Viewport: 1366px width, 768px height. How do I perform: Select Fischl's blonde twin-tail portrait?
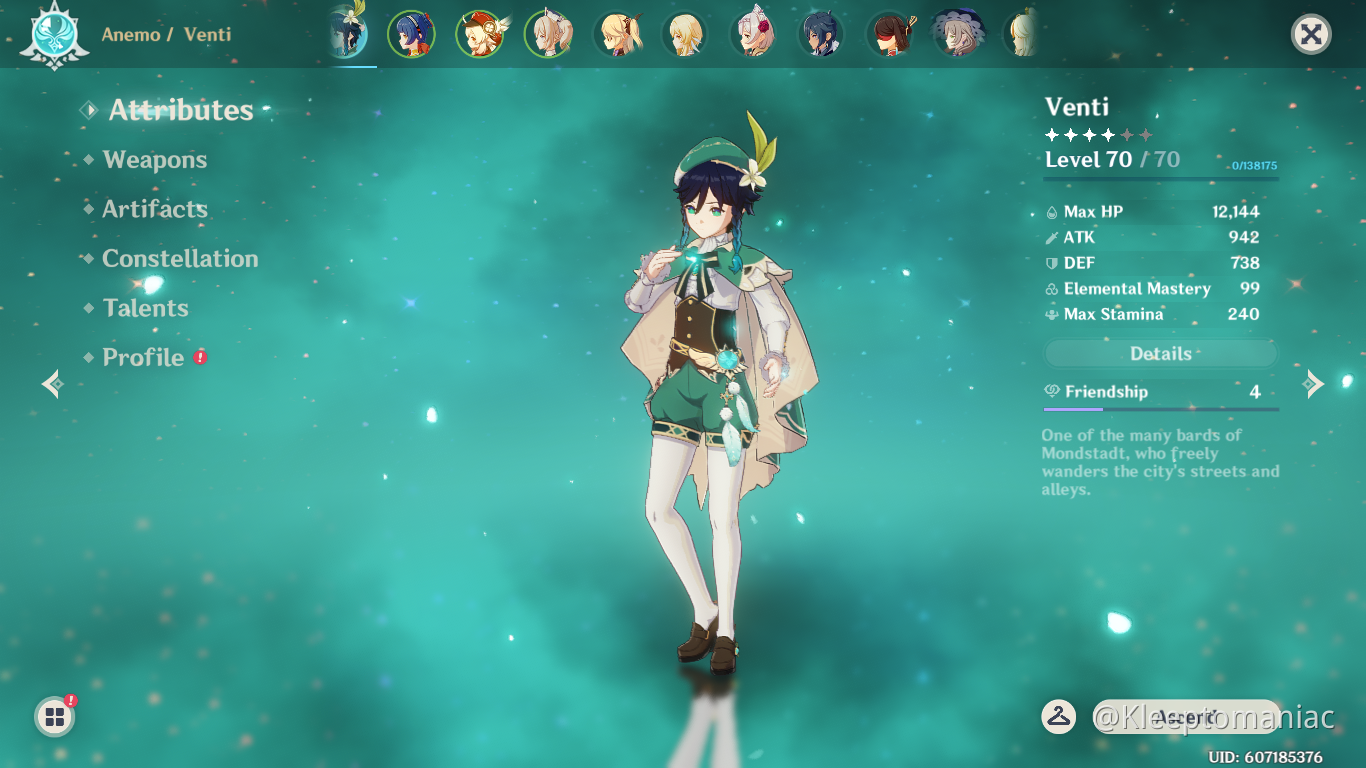616,35
